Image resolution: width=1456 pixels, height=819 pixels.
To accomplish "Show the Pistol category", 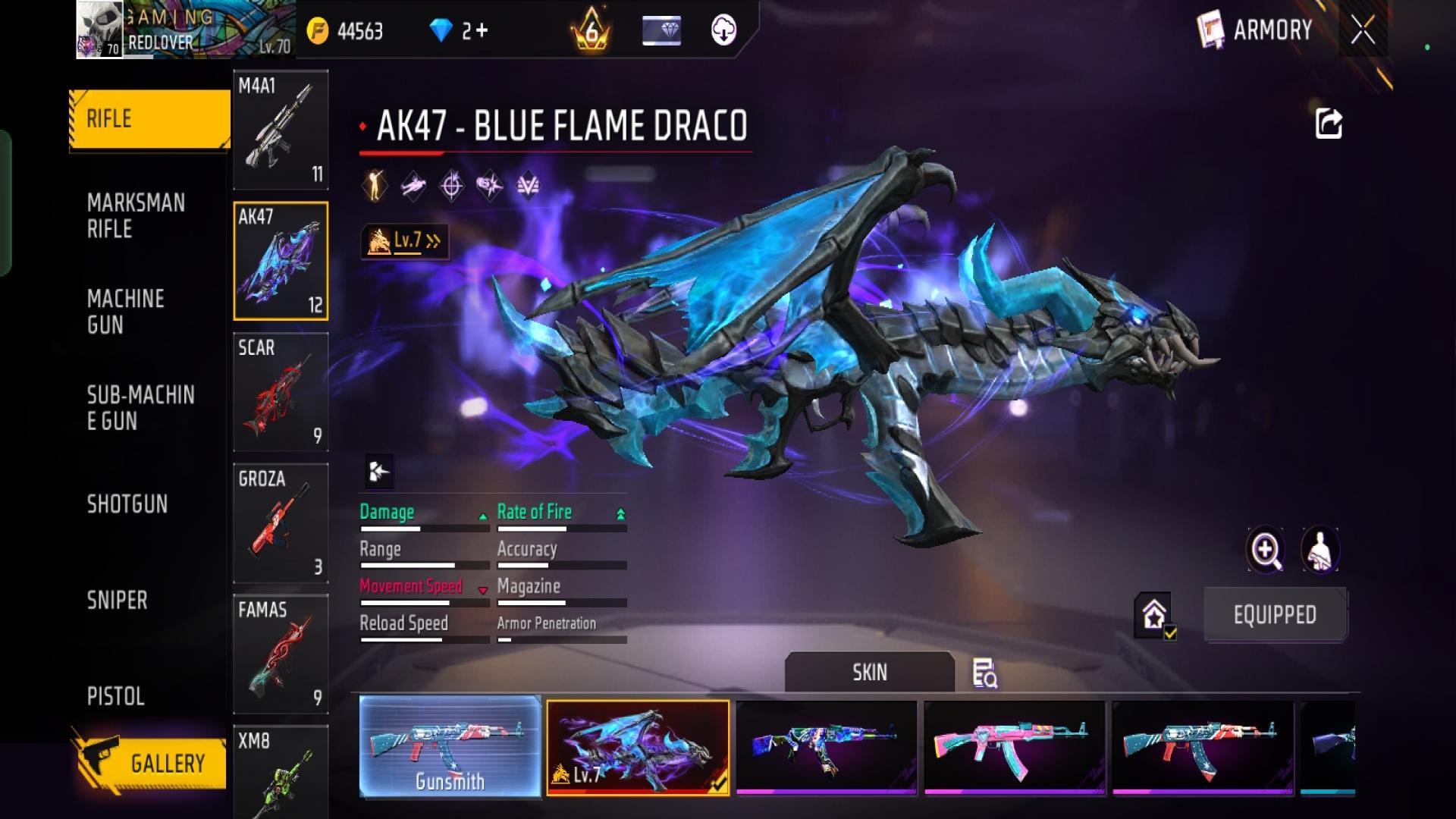I will pyautogui.click(x=116, y=696).
